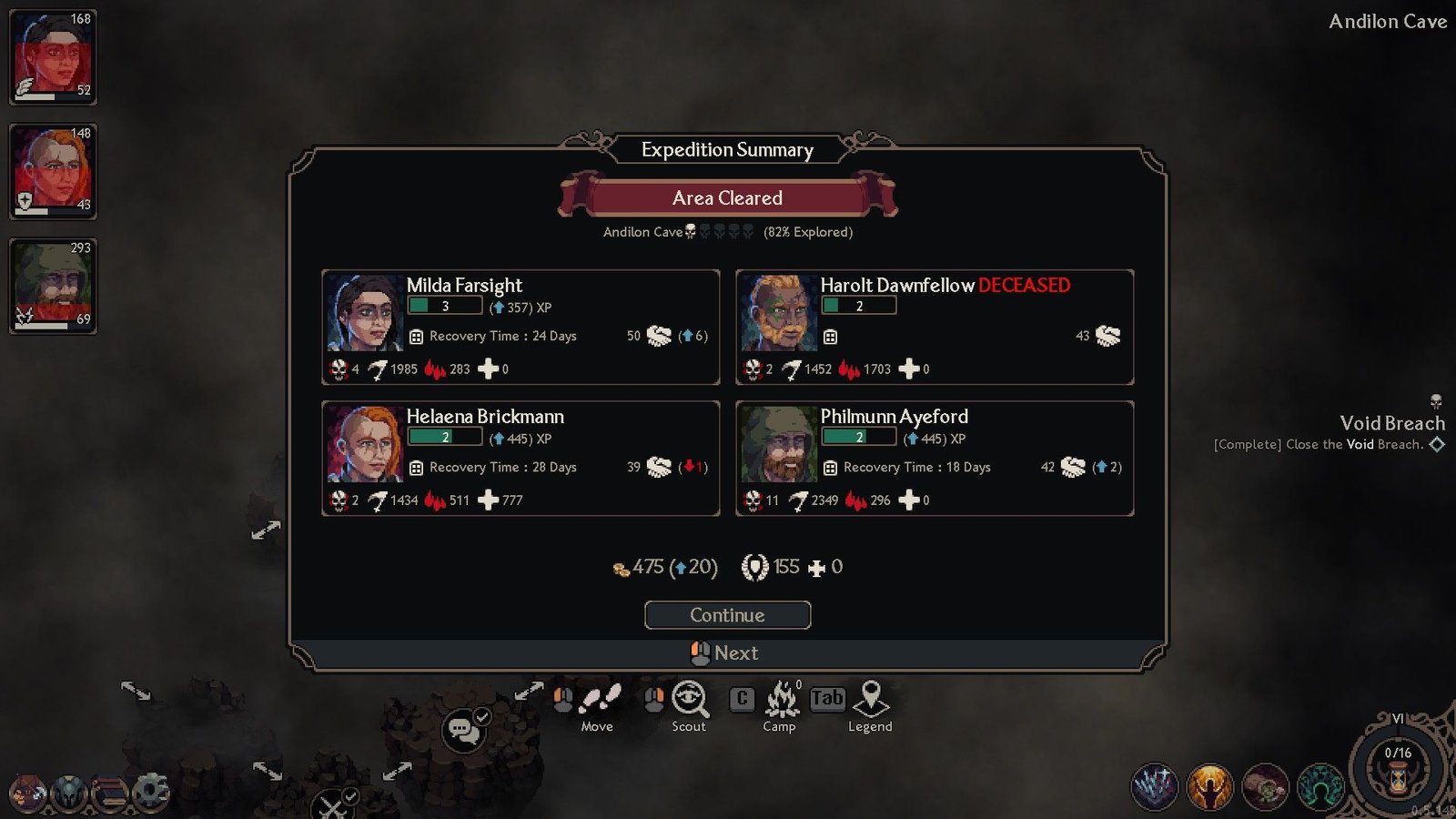
Task: Open the settings gear icon
Action: pyautogui.click(x=151, y=792)
